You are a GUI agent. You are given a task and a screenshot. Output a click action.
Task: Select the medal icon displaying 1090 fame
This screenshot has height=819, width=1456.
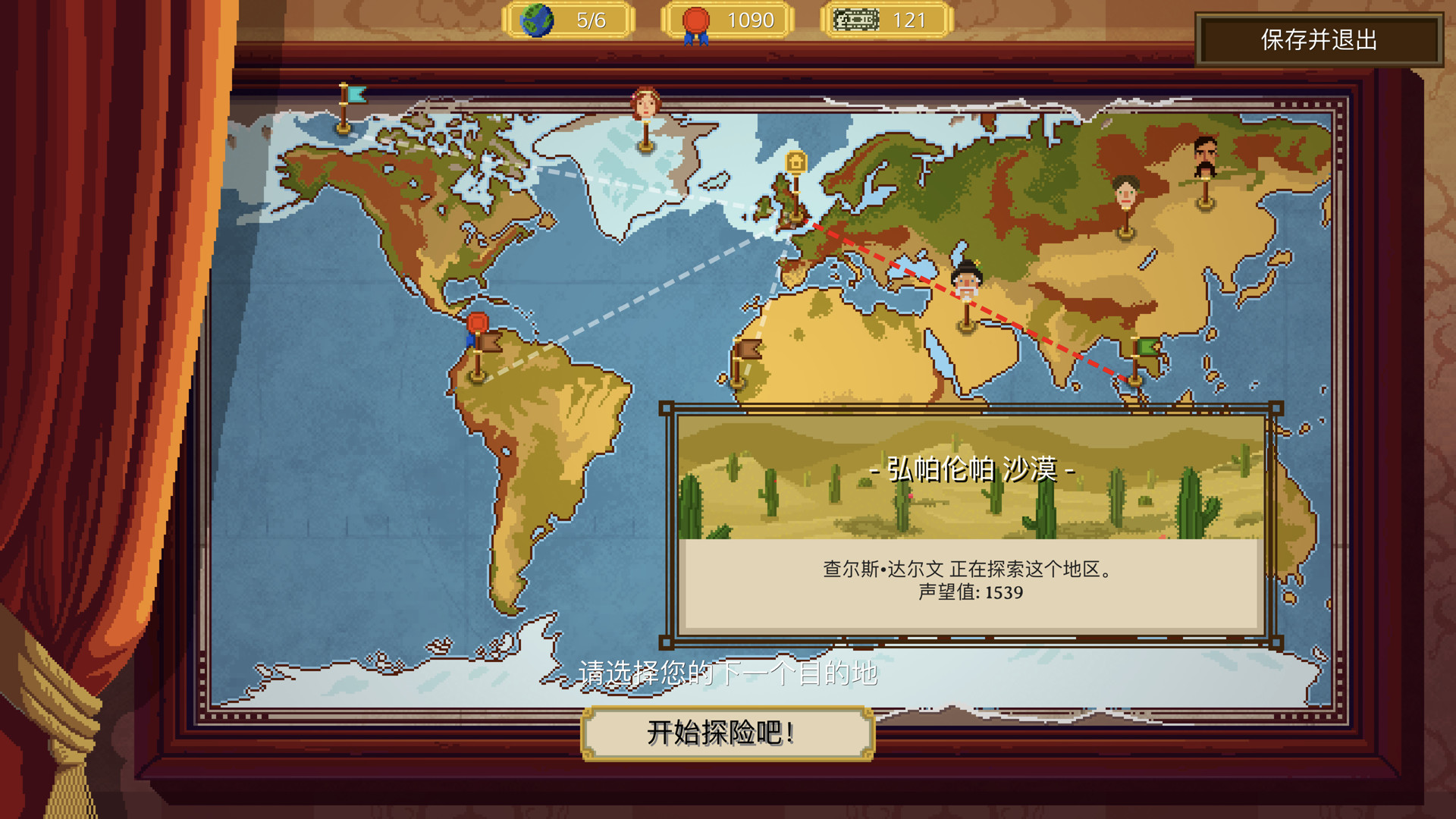click(x=695, y=19)
